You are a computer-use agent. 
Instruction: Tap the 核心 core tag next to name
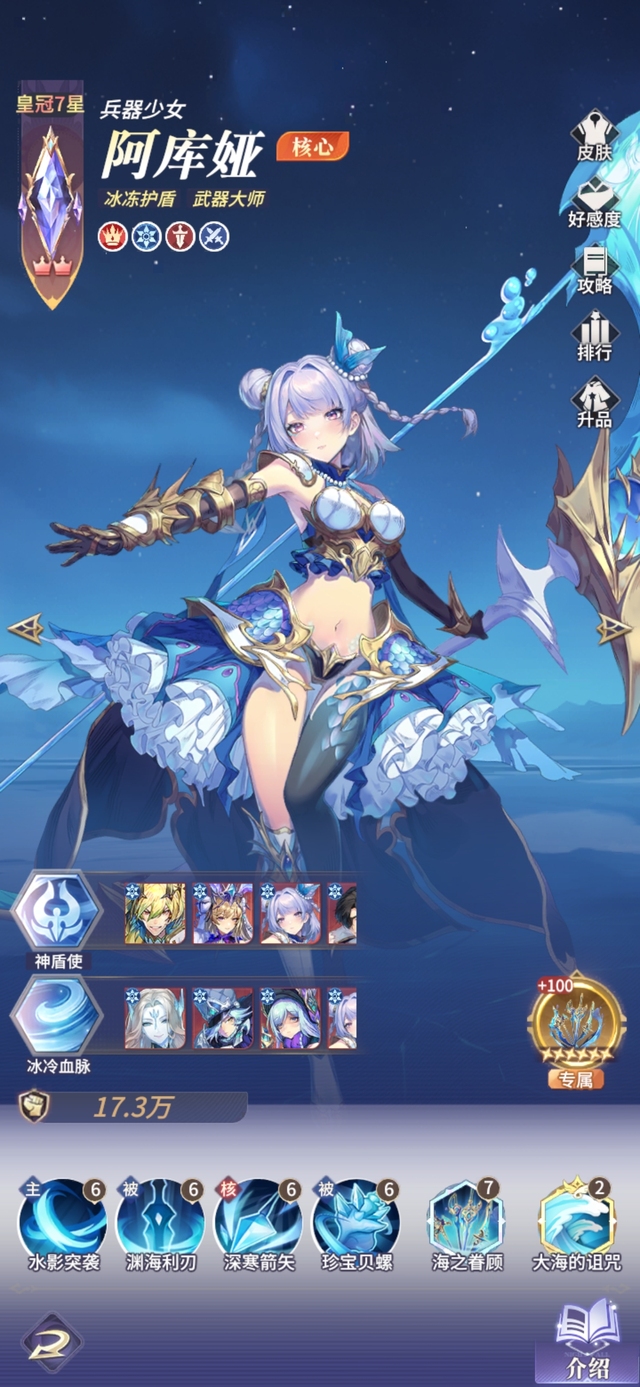point(312,146)
